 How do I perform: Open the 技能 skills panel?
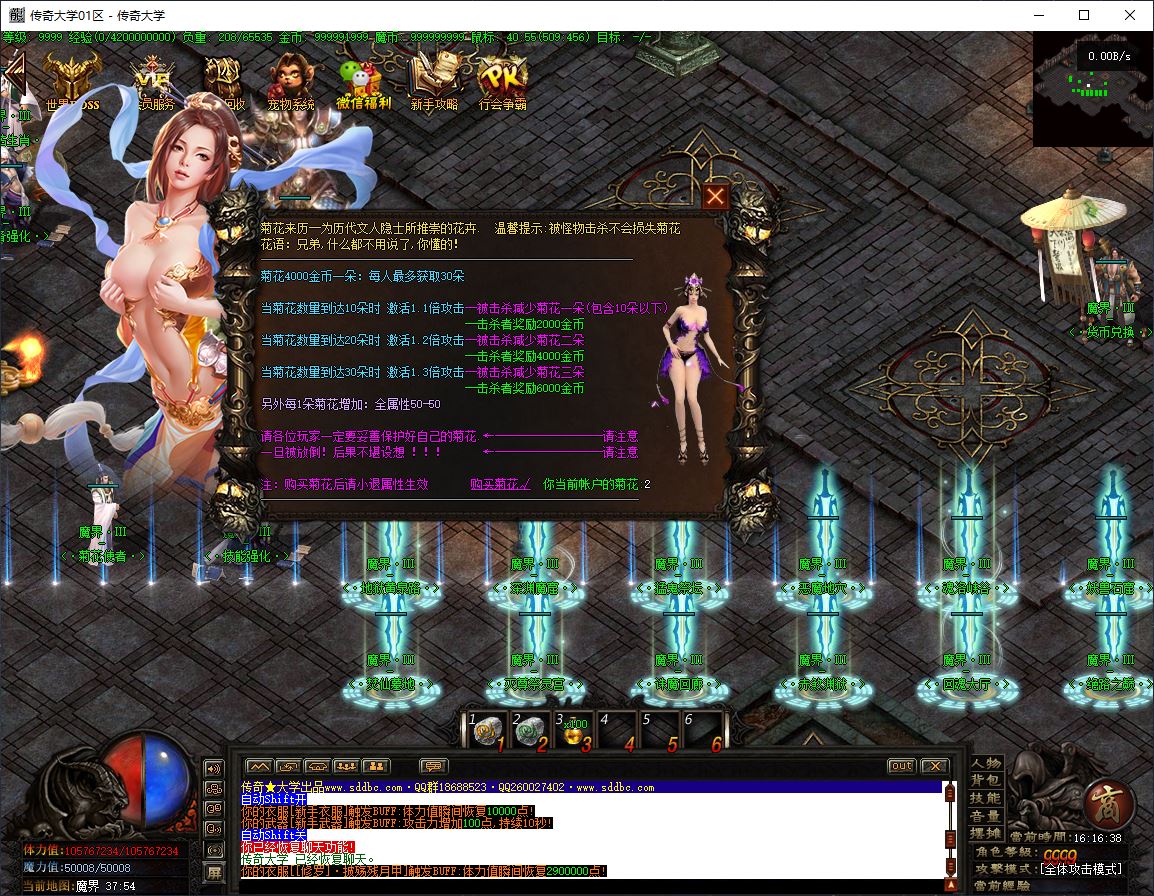[x=986, y=798]
